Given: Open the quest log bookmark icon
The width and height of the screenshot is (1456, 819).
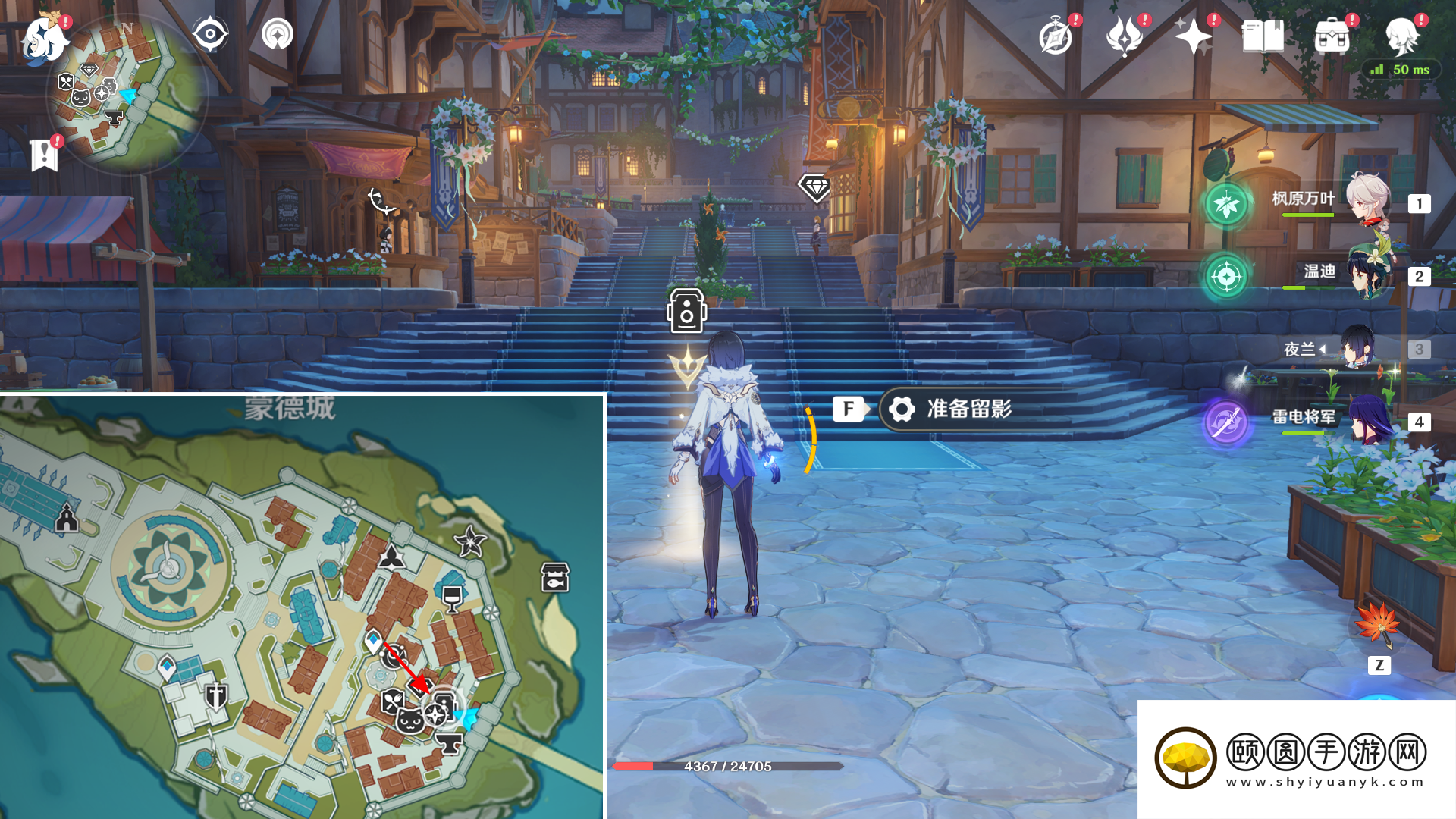Looking at the screenshot, I should coord(44,155).
